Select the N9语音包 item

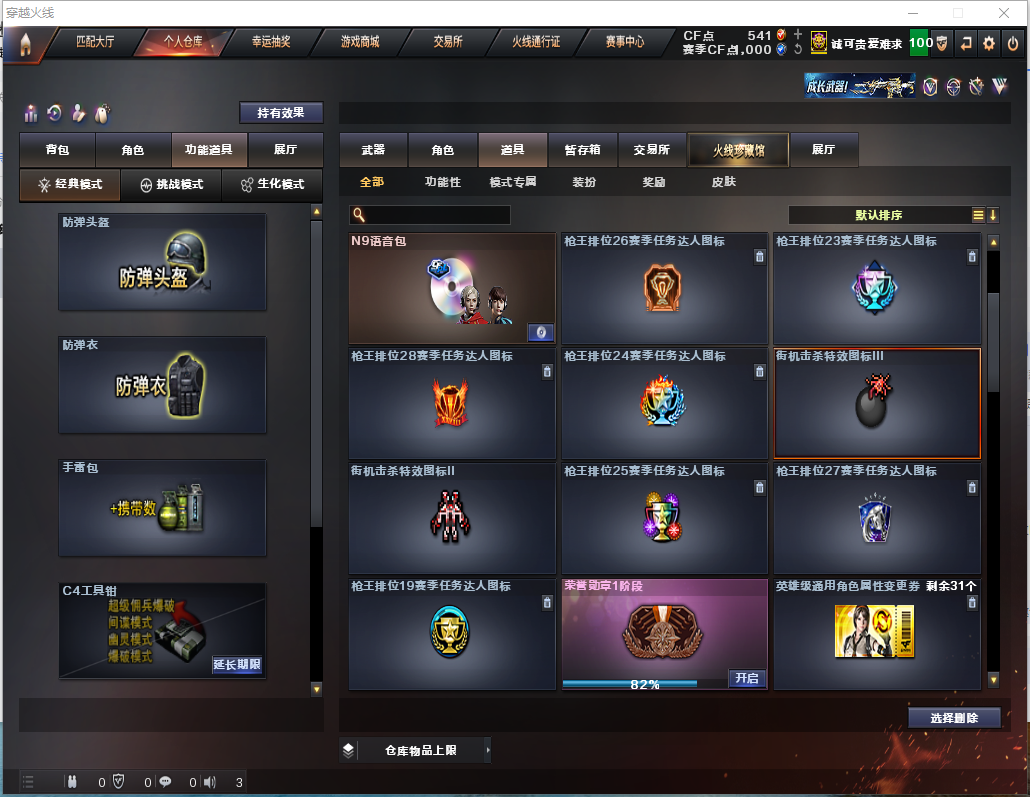click(451, 289)
